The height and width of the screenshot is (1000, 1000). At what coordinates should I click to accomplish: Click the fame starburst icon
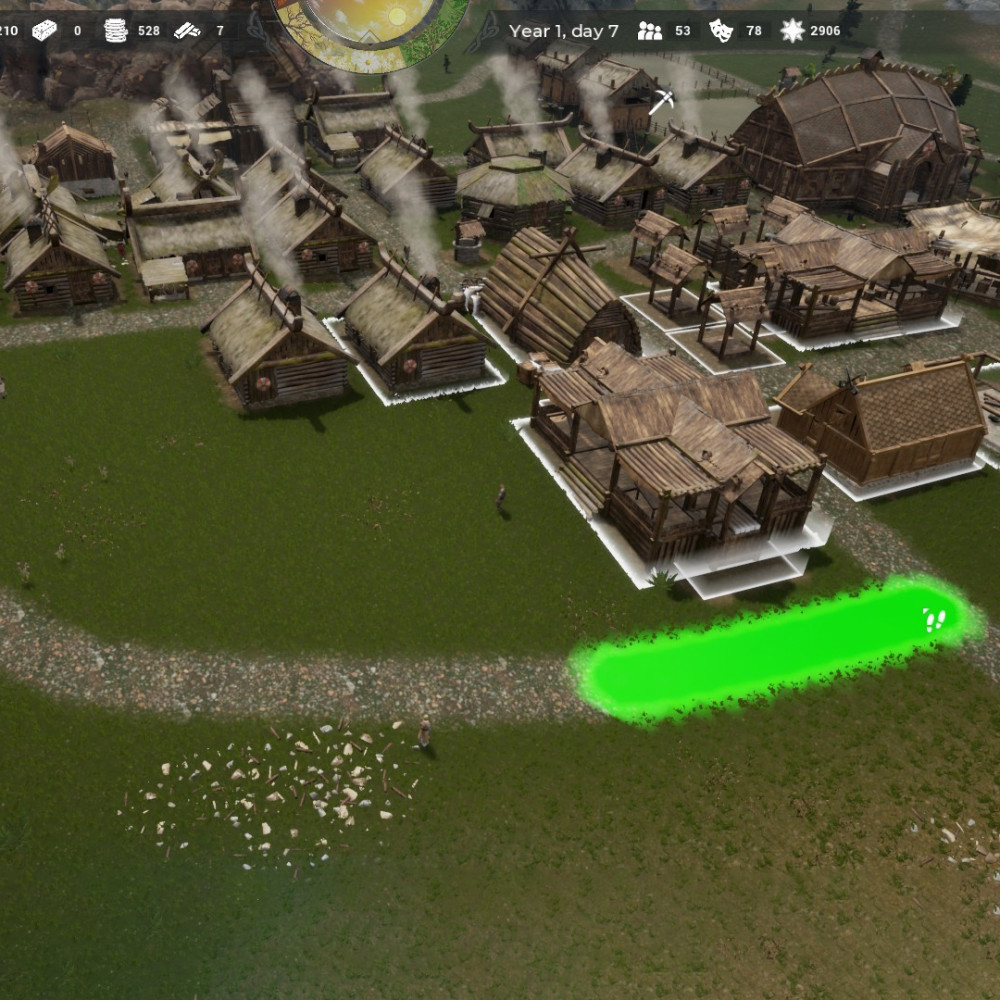792,31
